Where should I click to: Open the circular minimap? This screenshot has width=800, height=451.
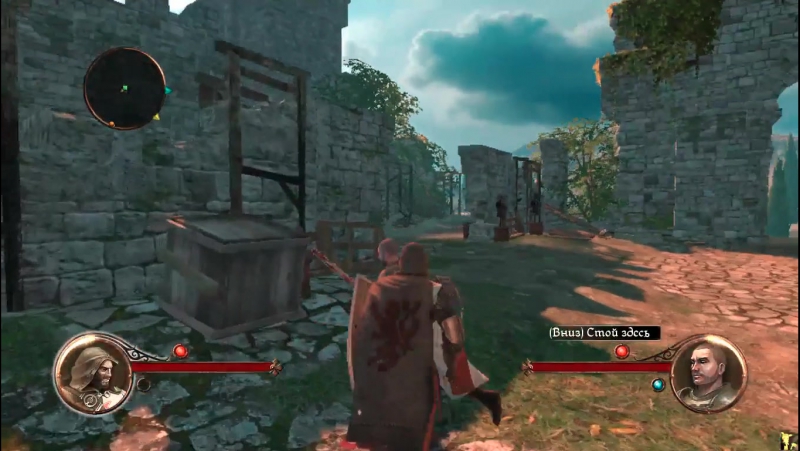pos(124,88)
